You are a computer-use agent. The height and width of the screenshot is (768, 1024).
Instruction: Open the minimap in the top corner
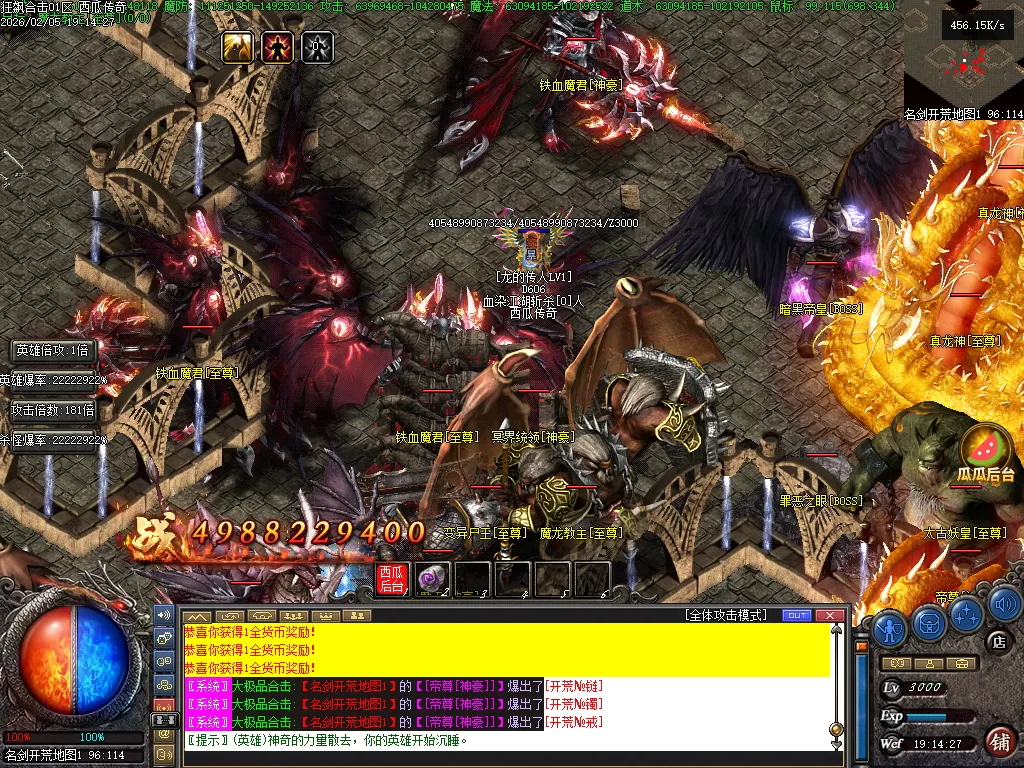click(963, 53)
